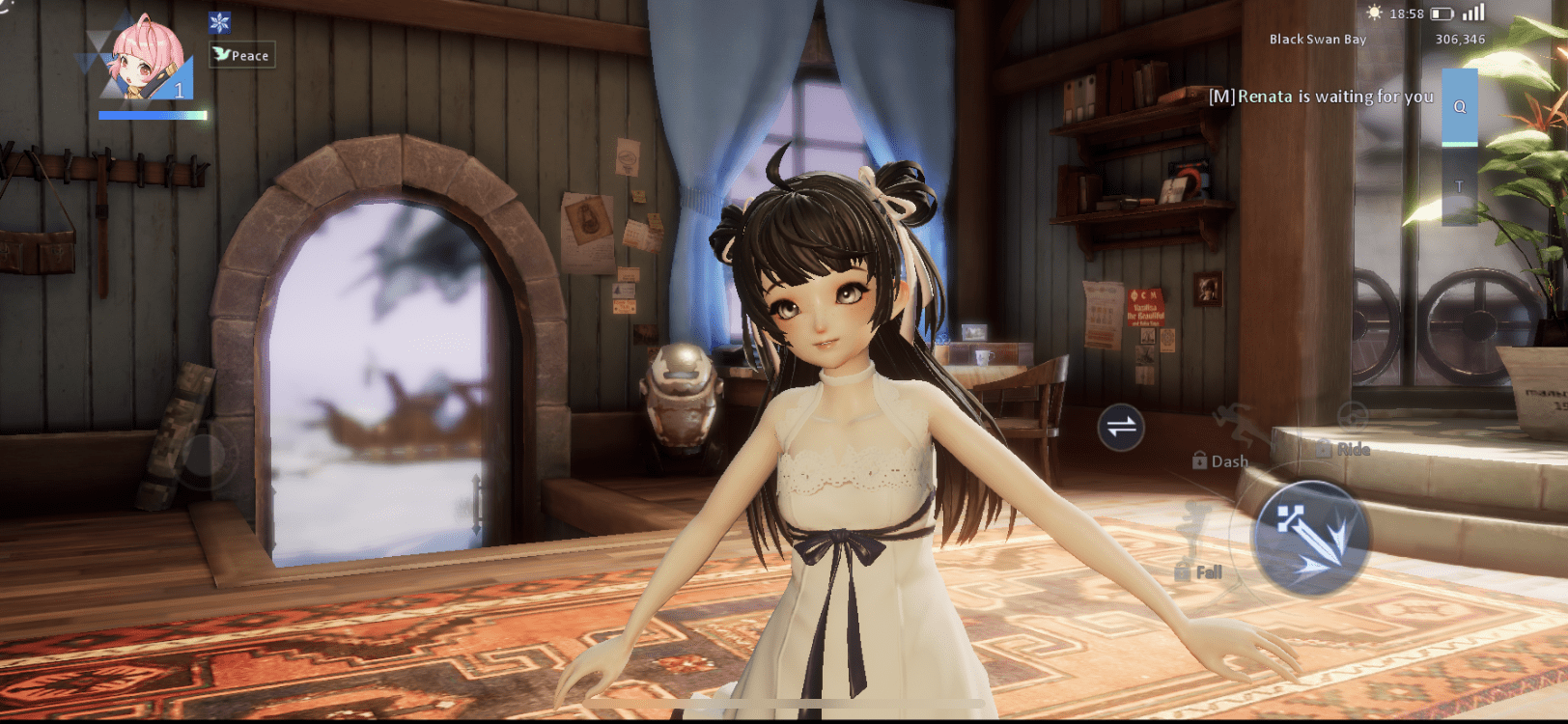Open the Renata quest tracker link
Screen dimensions: 1568x724
(x=1324, y=97)
